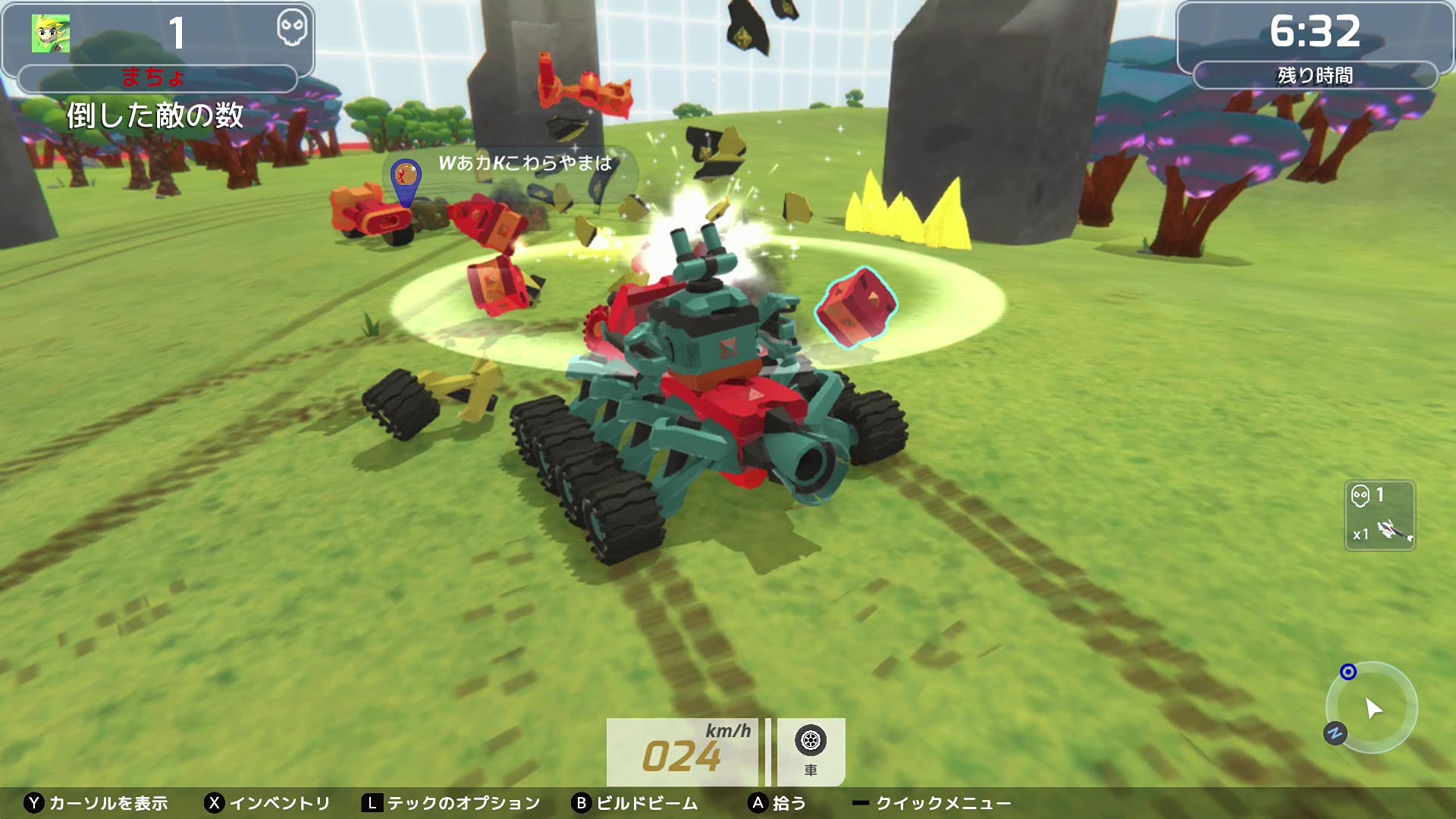Viewport: 1456px width, 819px height.
Task: Open the インベントリ inventory
Action: click(x=268, y=803)
